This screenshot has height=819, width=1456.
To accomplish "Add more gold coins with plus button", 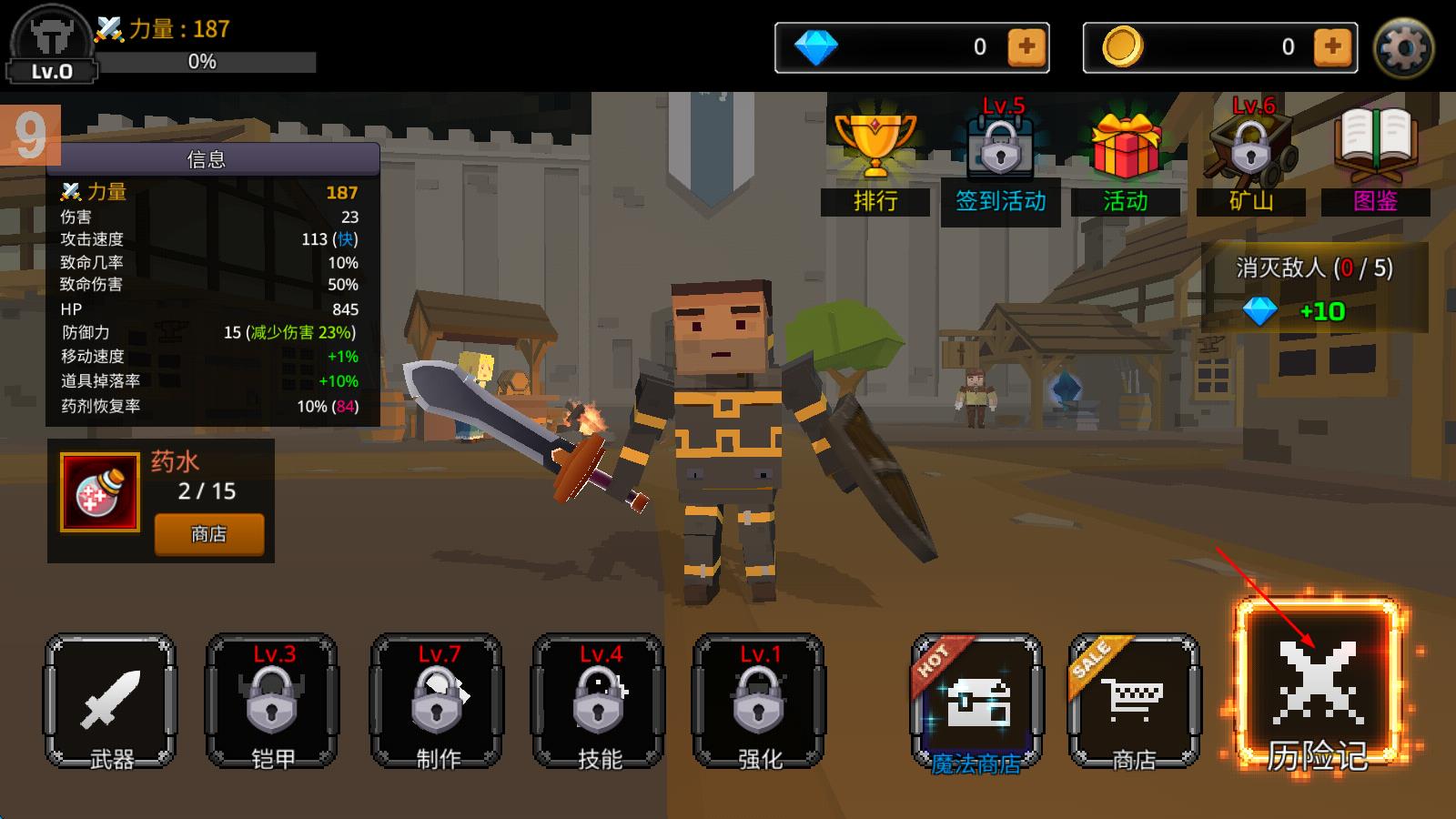I will [1332, 47].
